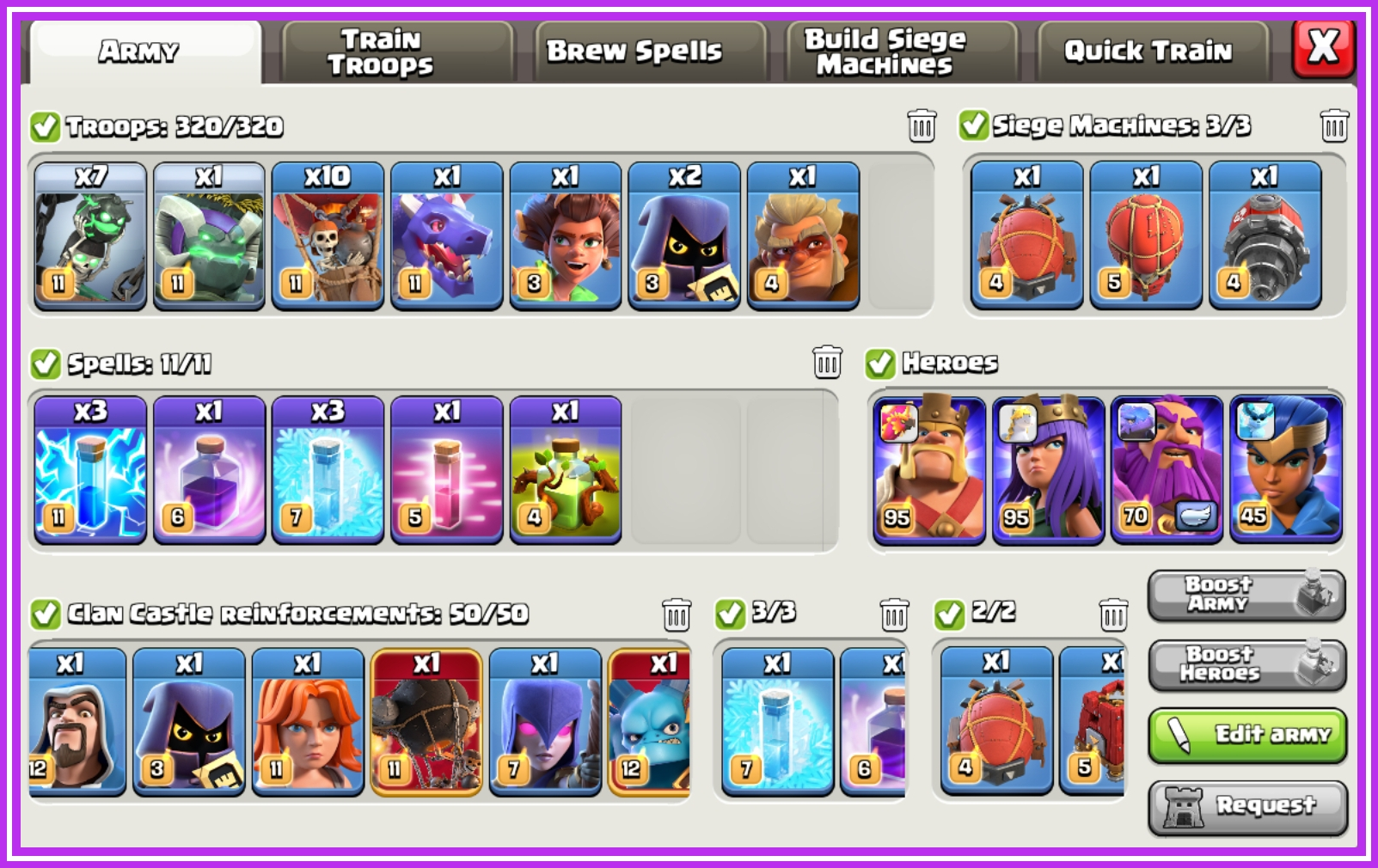Tap the trash icon beside Siege Machines
Image resolution: width=1378 pixels, height=868 pixels.
click(1334, 125)
